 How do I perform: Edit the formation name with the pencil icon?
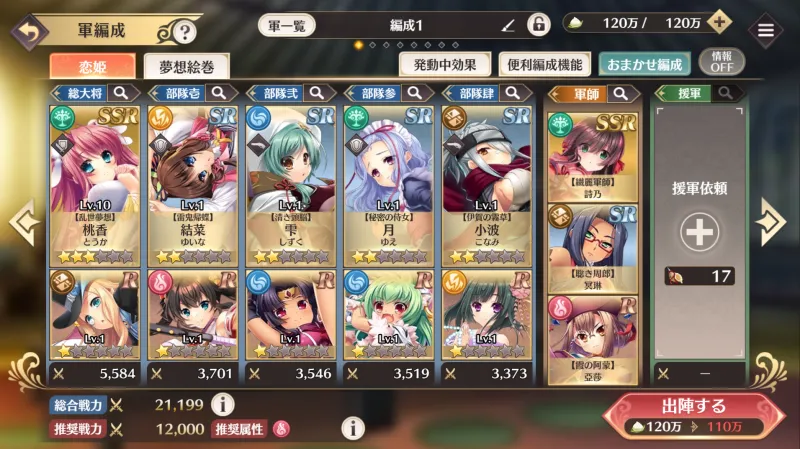coord(508,25)
